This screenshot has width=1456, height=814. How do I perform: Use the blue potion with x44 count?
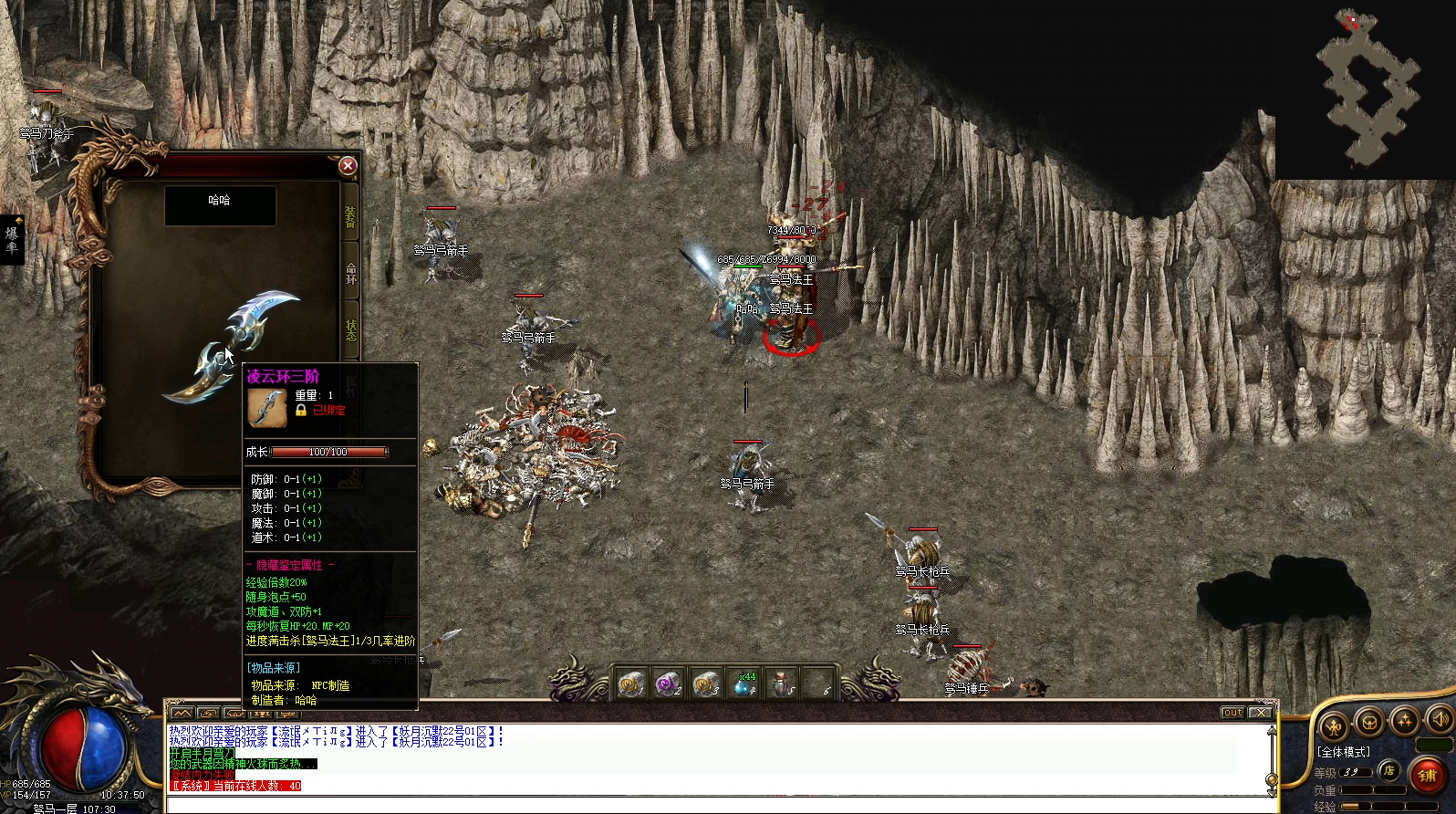tap(744, 684)
